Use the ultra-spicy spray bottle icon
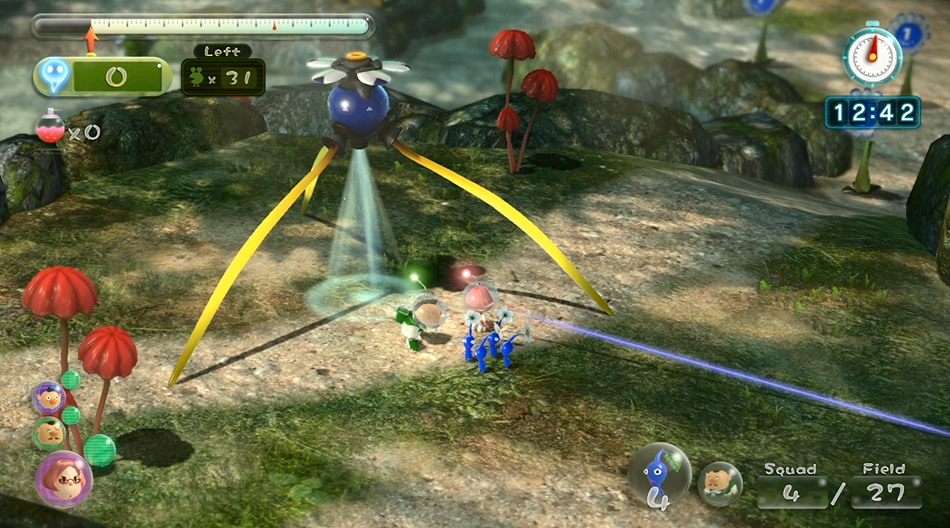Image resolution: width=950 pixels, height=528 pixels. coord(49,128)
